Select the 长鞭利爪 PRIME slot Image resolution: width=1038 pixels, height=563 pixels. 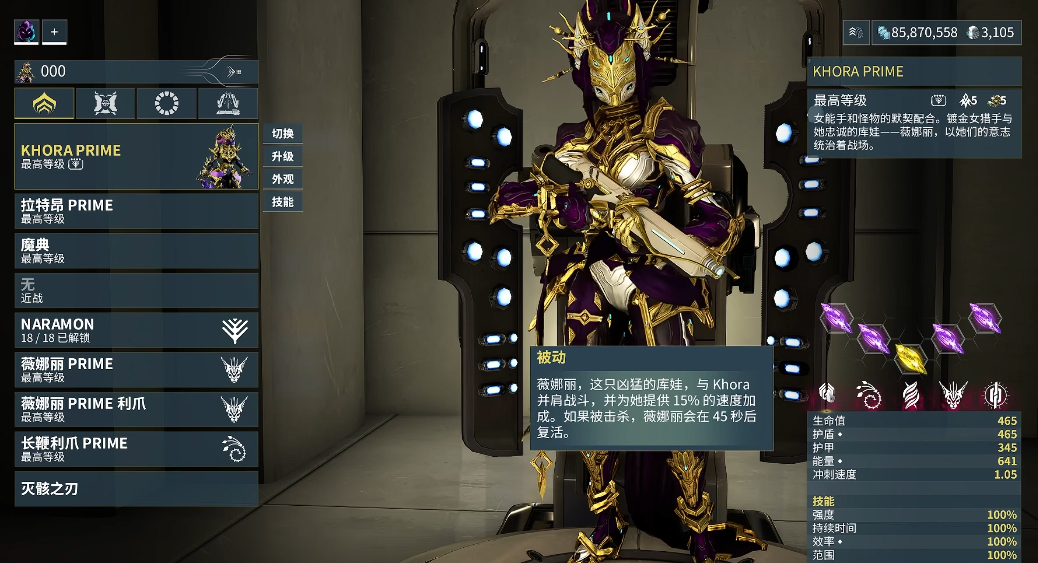pyautogui.click(x=135, y=449)
